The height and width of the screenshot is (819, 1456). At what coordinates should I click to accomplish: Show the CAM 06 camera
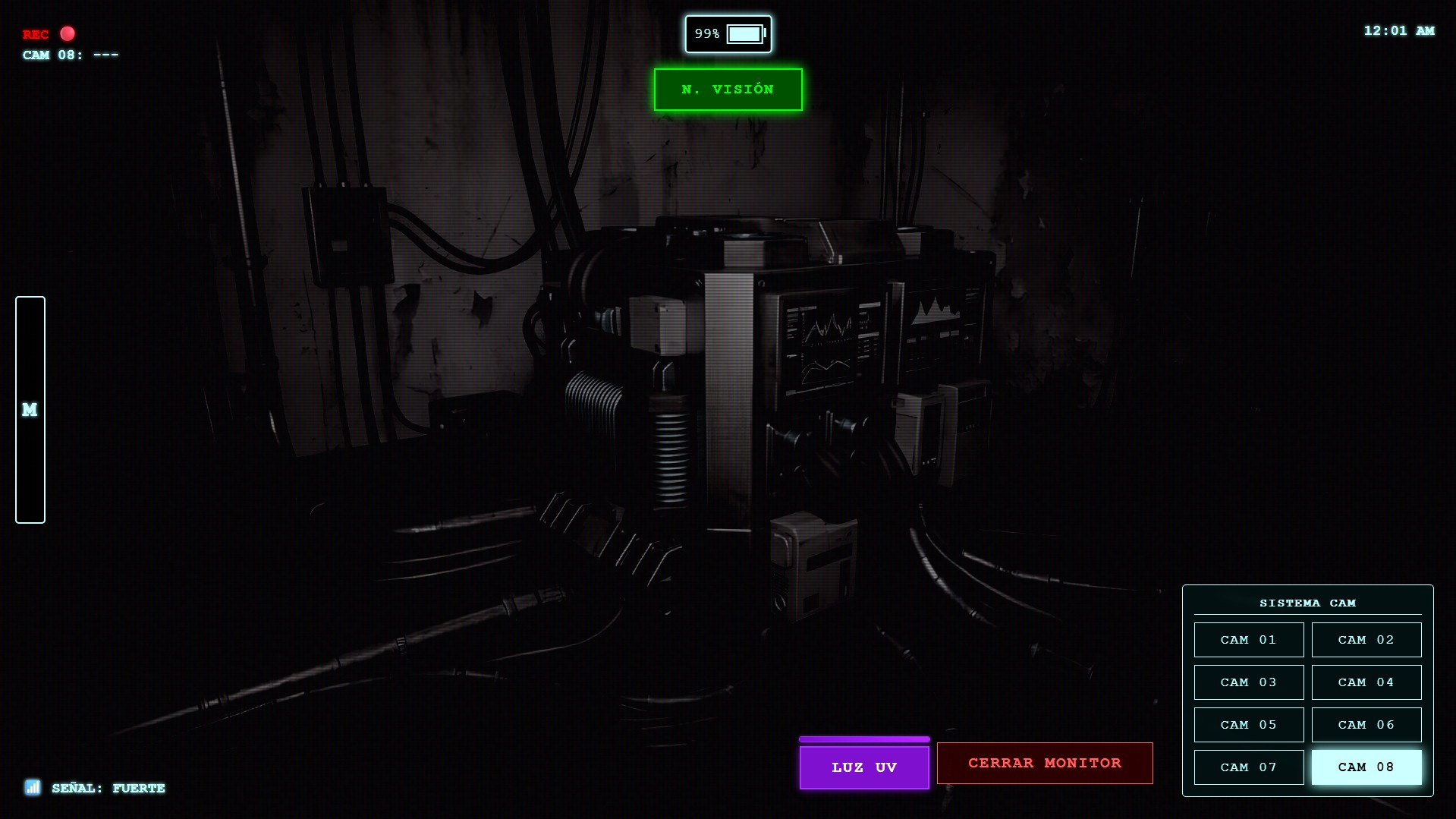(1366, 725)
